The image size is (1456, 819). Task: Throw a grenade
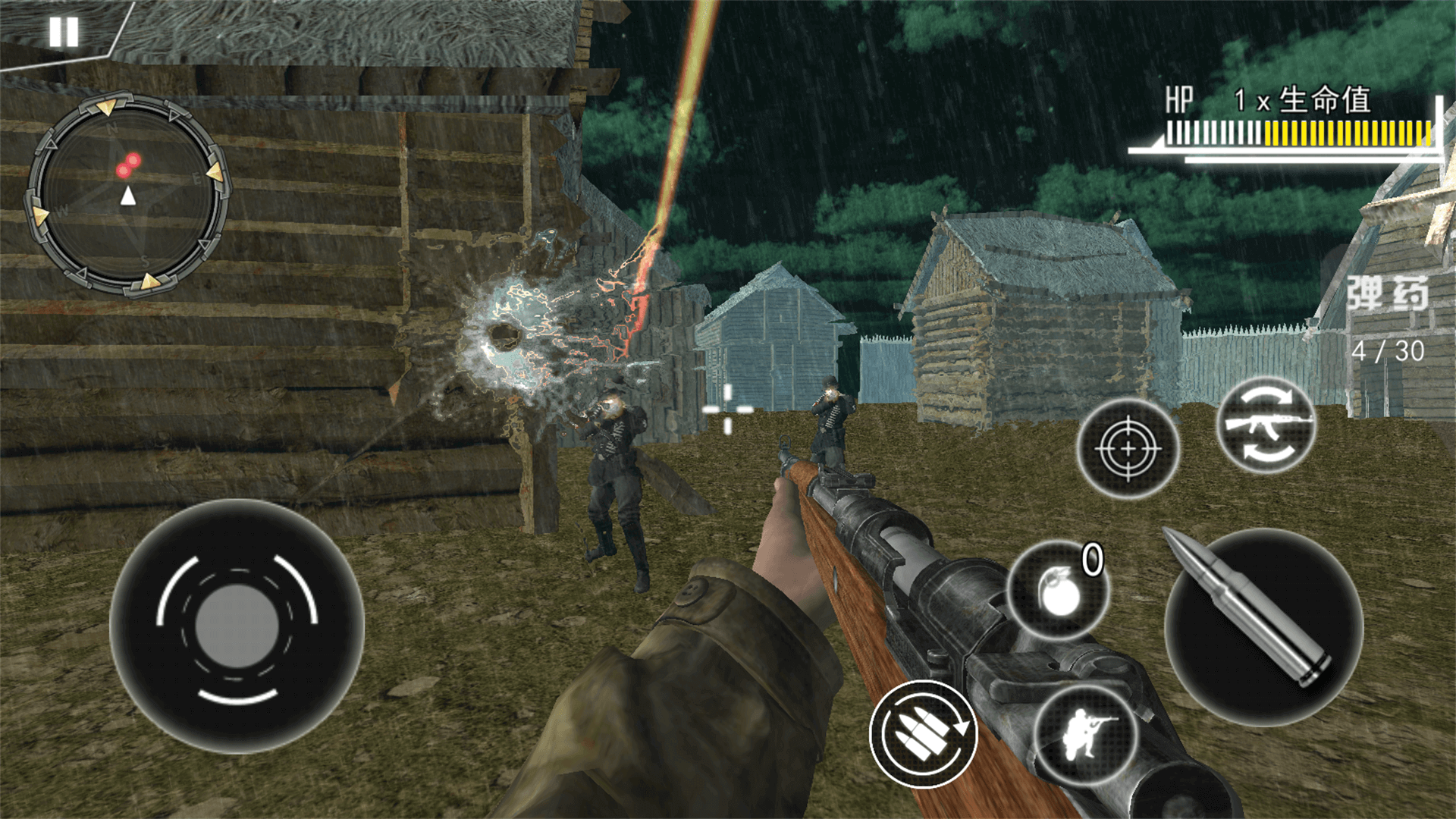coord(1058,591)
